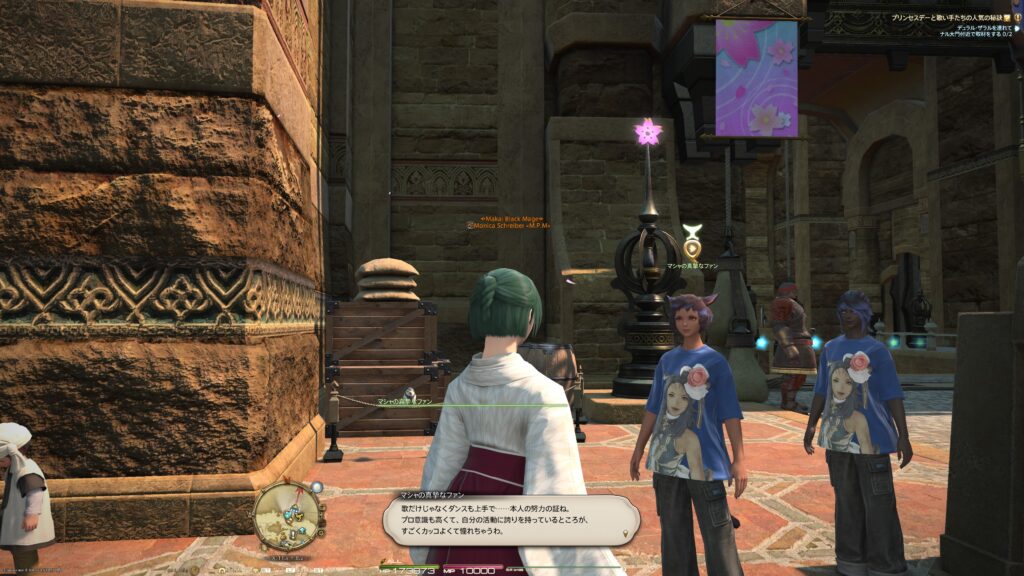The image size is (1024, 576).
Task: Target the Monica Schreiber player nameplate
Action: [x=509, y=226]
